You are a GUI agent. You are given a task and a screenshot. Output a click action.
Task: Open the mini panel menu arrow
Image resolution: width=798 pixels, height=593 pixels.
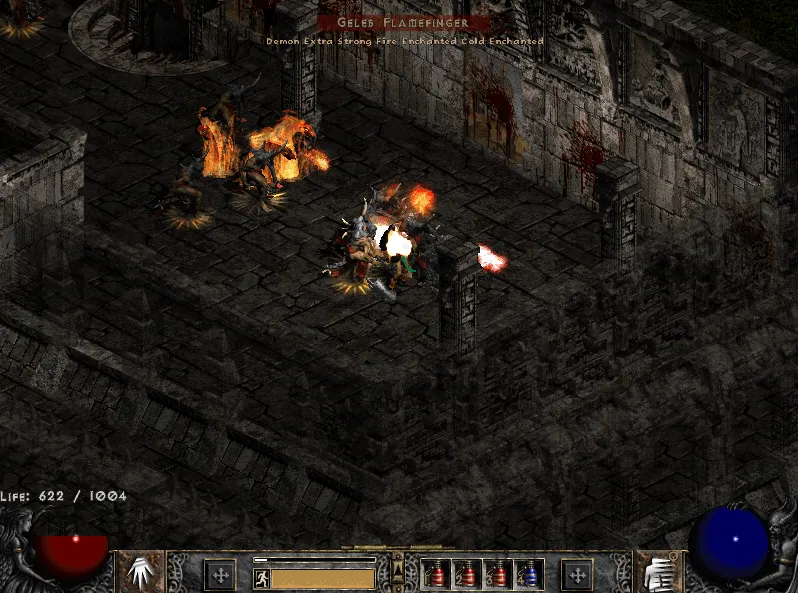(398, 572)
